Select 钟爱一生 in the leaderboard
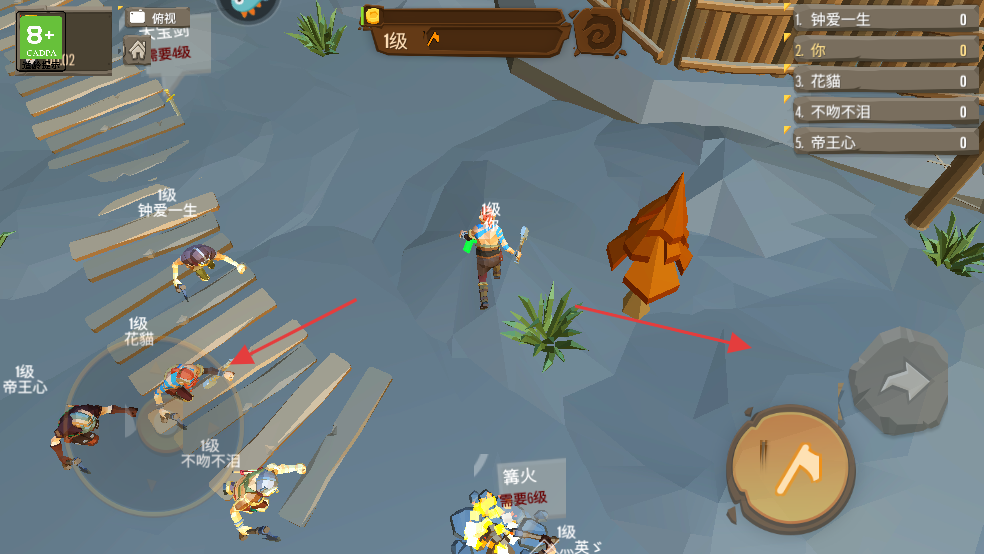Viewport: 984px width, 554px height. point(882,19)
